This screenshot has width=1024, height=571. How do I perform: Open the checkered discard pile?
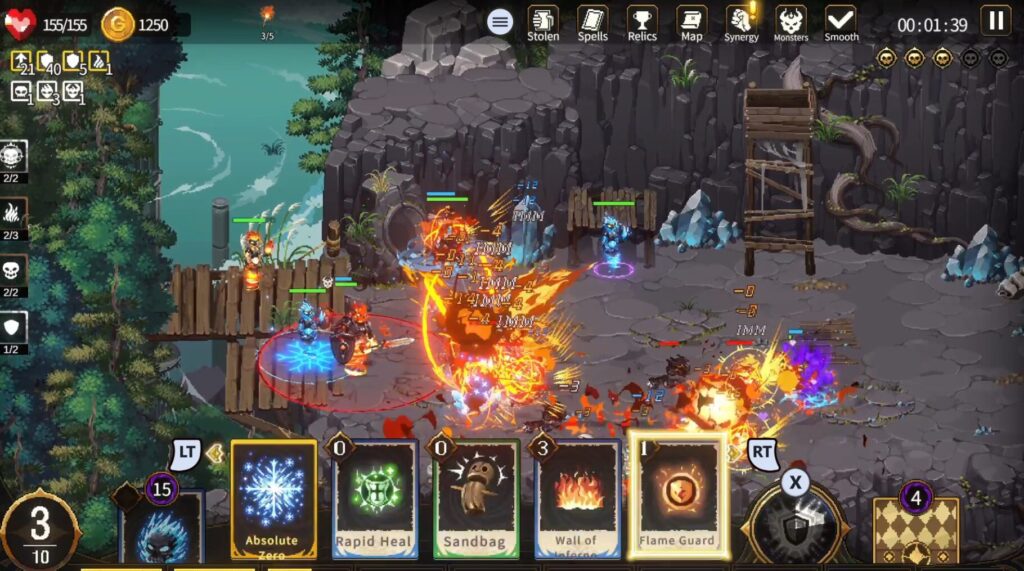coord(916,530)
